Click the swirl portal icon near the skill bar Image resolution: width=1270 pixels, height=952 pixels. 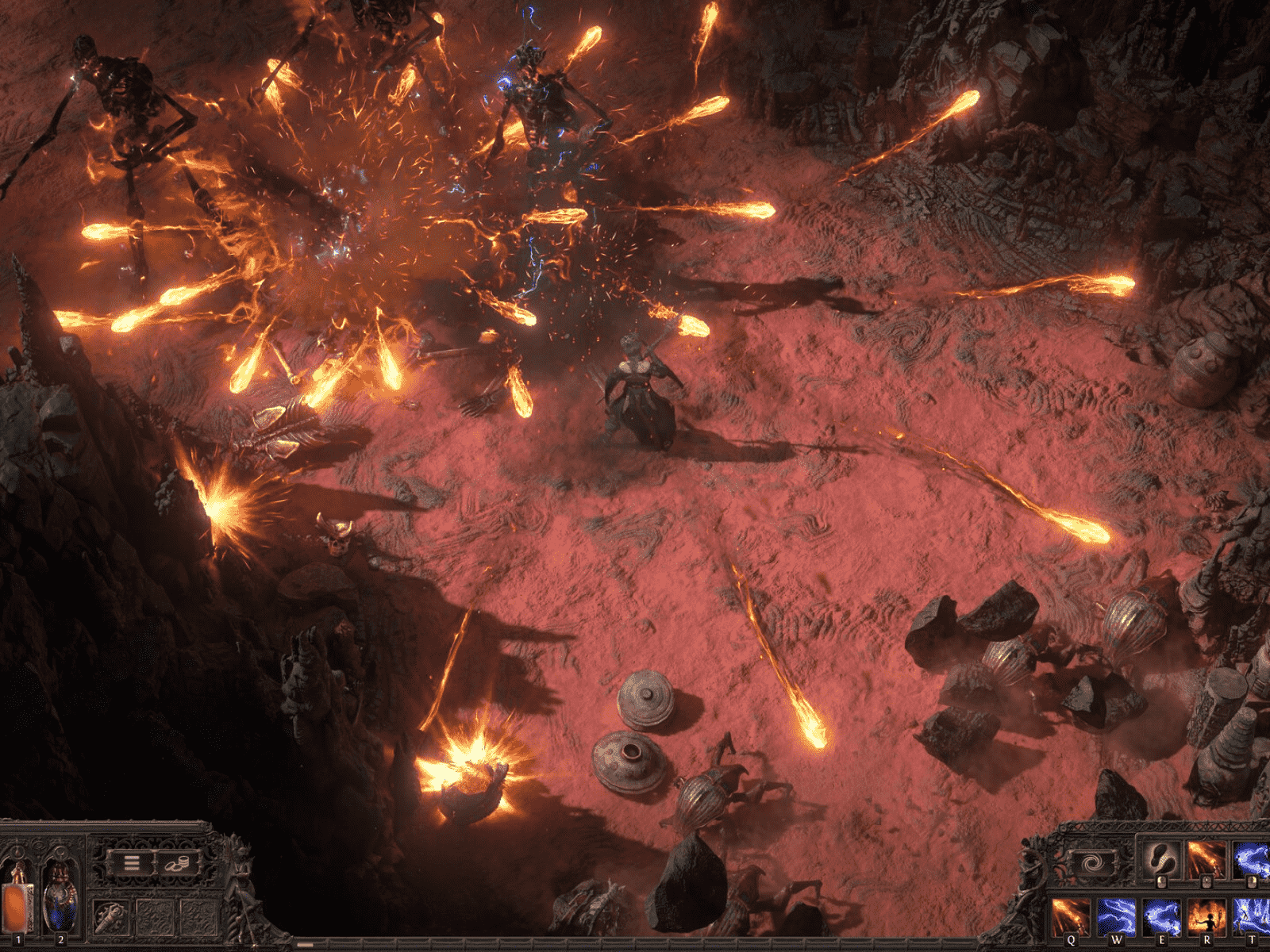1092,862
